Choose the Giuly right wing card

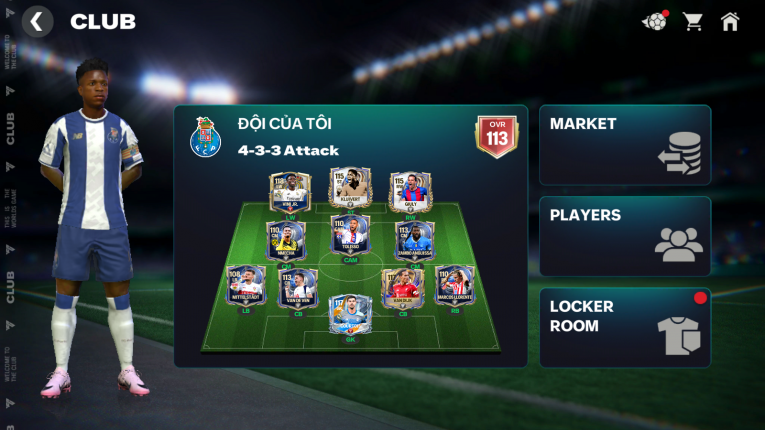pyautogui.click(x=410, y=192)
